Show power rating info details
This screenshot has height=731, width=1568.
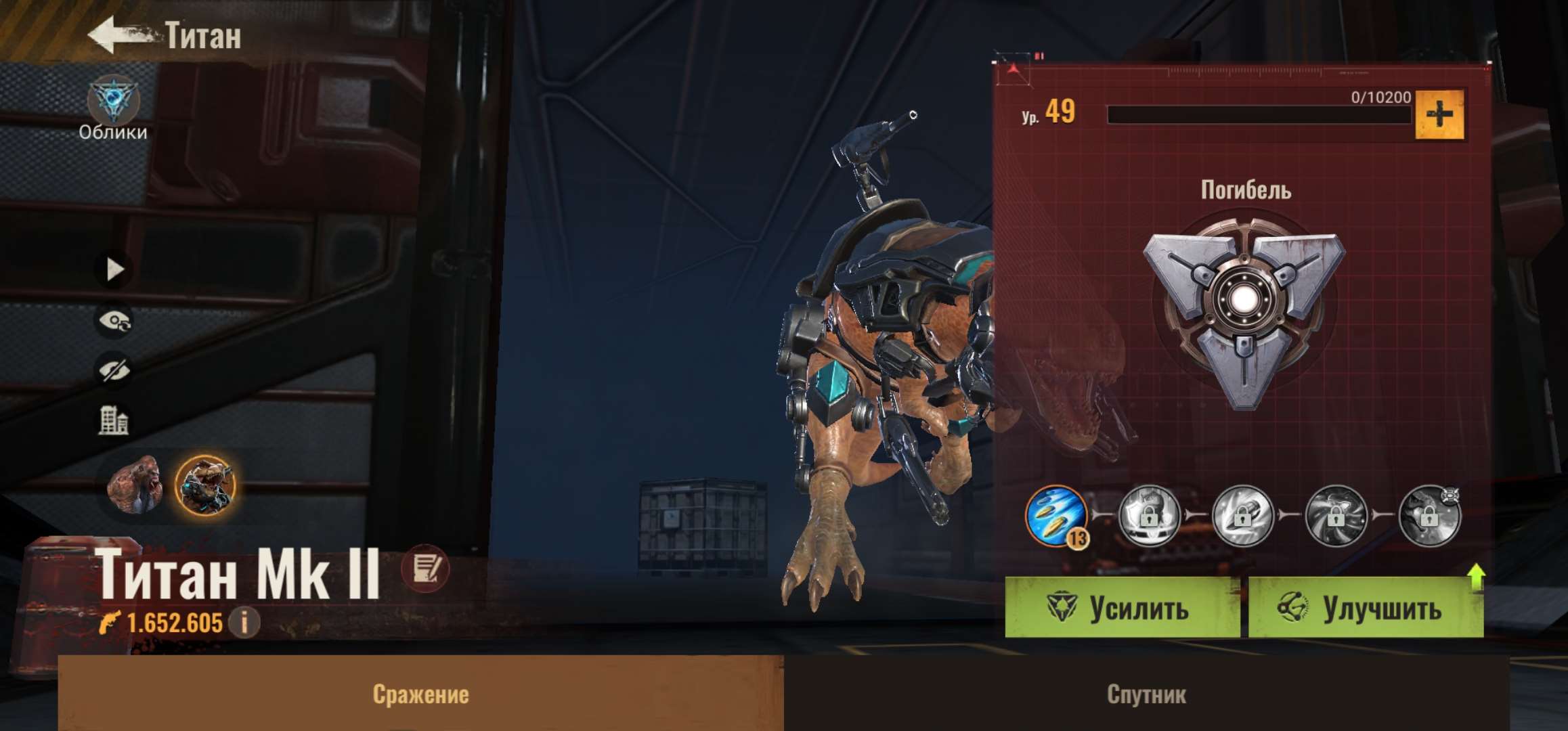pyautogui.click(x=244, y=621)
